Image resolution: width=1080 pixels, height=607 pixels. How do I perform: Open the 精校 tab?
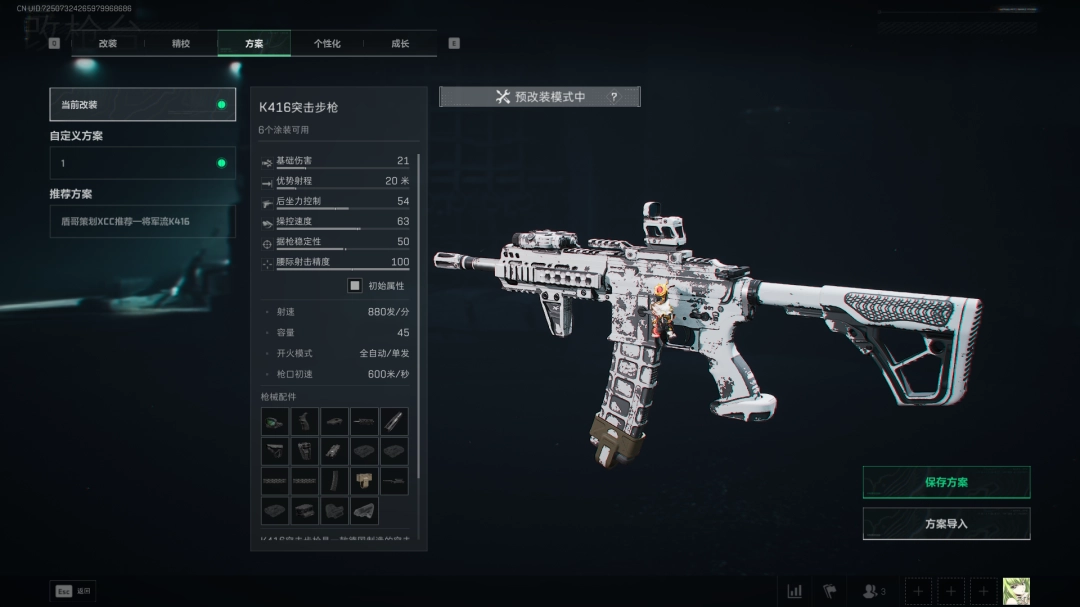coord(181,43)
